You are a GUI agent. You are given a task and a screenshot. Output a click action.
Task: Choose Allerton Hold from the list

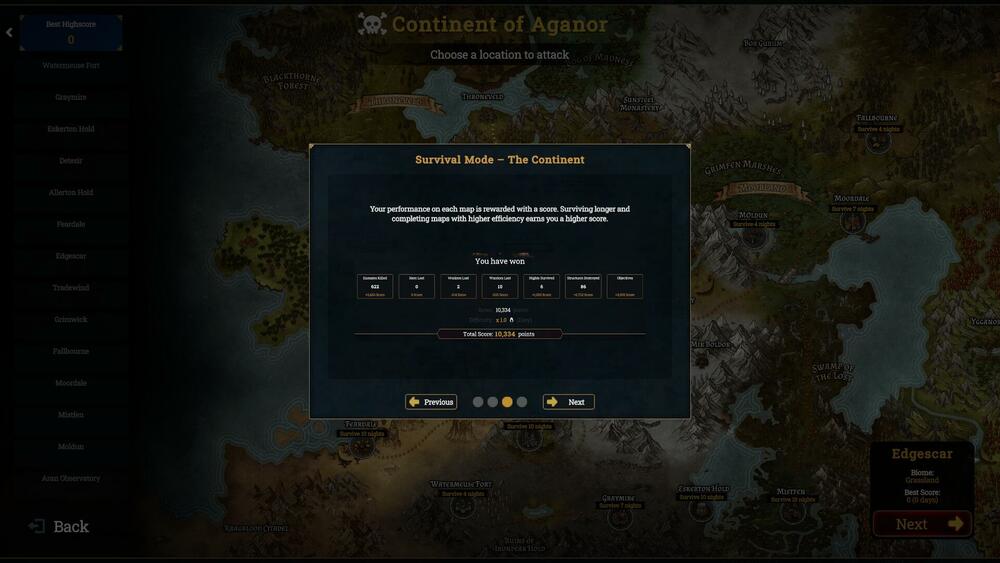click(71, 193)
